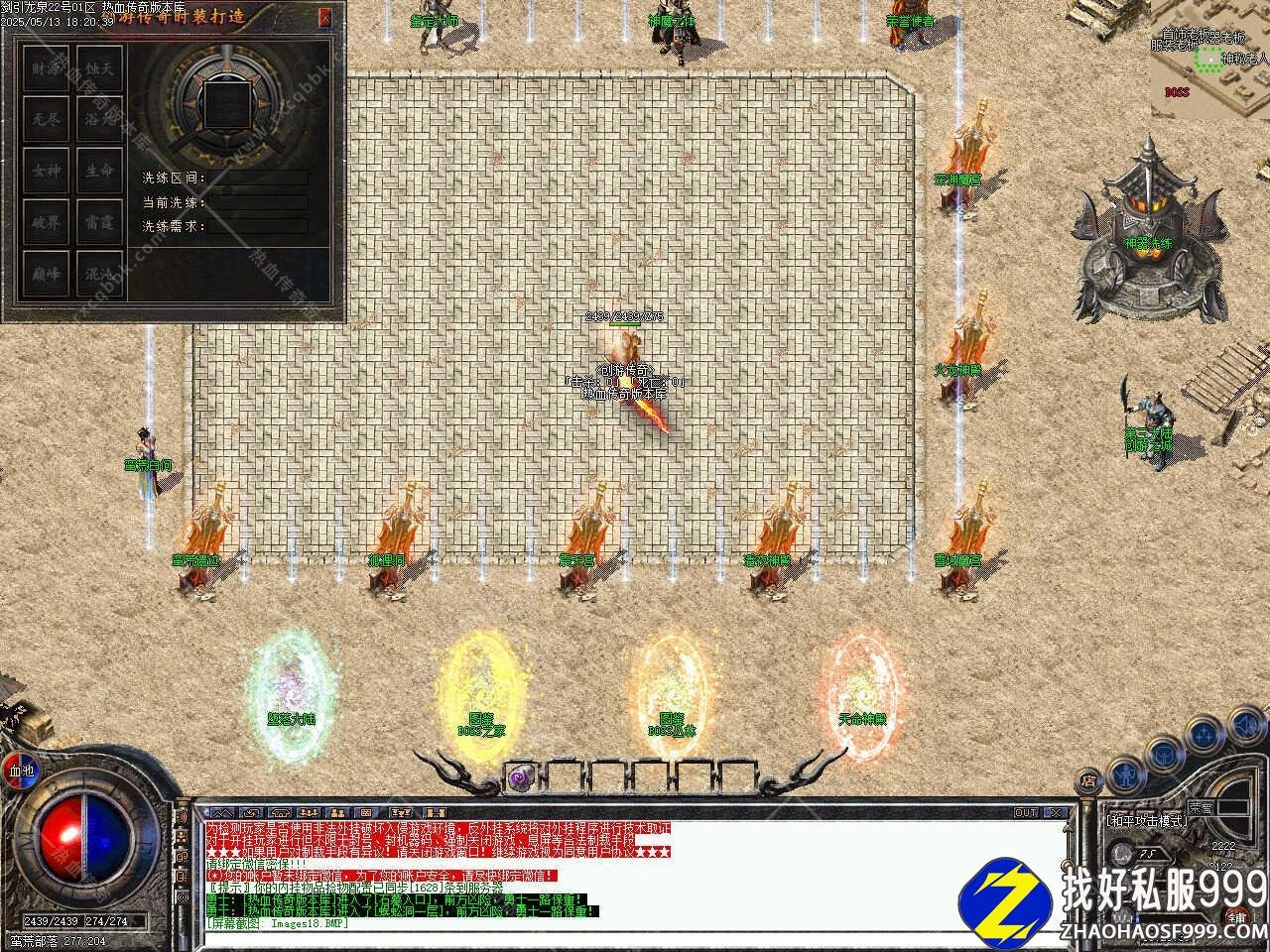Image resolution: width=1270 pixels, height=952 pixels.
Task: Use the purple orb item in the hotbar
Action: pos(519,778)
